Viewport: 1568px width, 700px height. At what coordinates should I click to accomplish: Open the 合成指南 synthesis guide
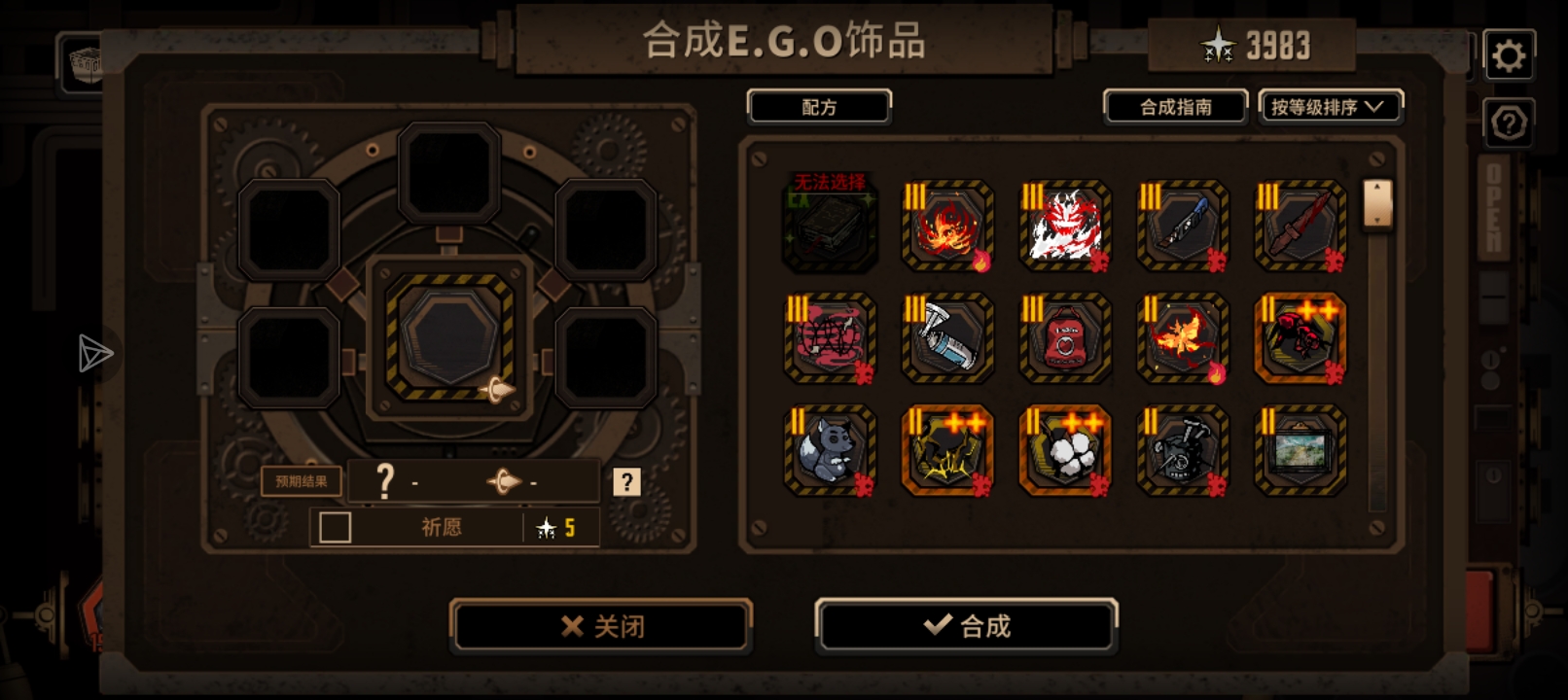(x=1175, y=107)
